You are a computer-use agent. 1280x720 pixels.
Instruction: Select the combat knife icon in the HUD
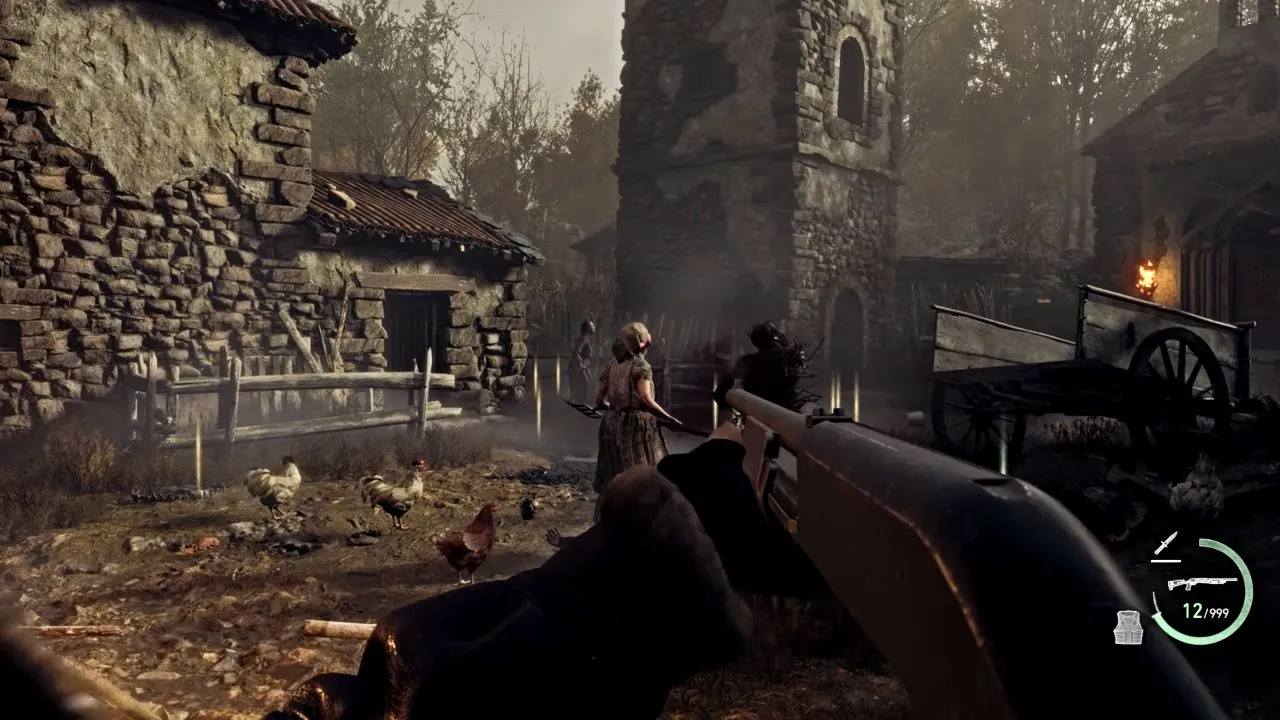[1166, 543]
